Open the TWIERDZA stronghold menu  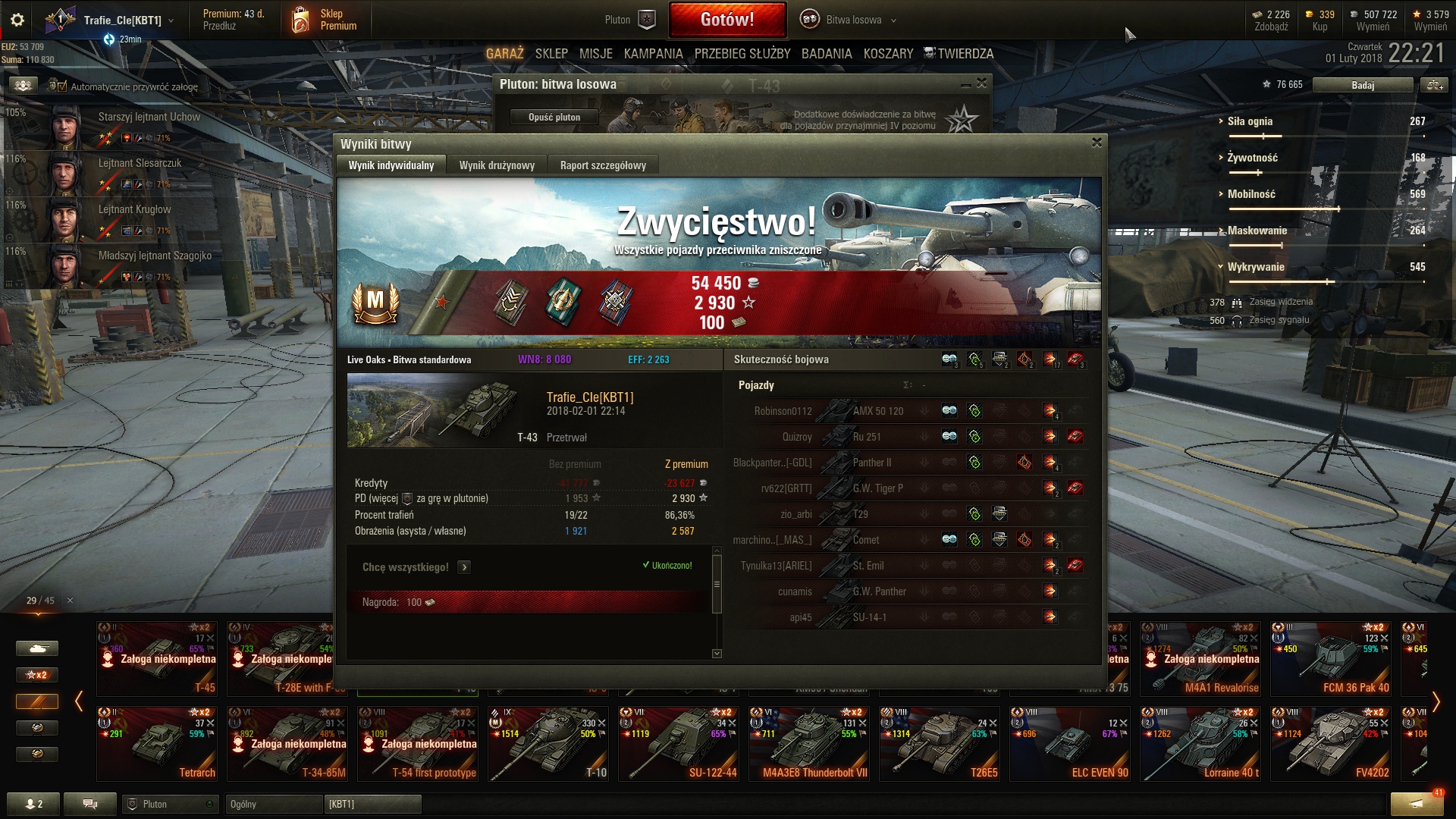[x=959, y=54]
